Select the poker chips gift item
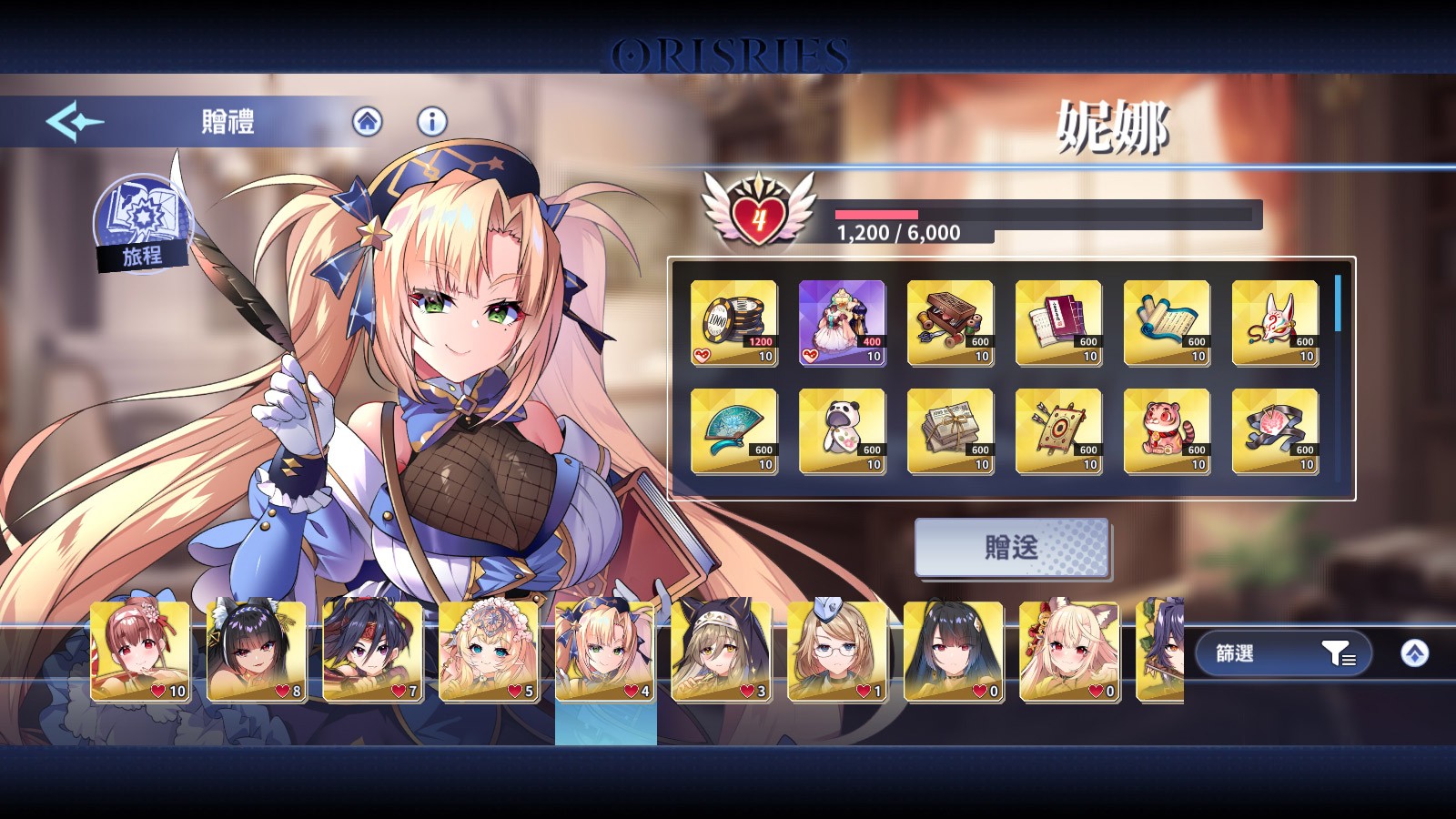This screenshot has width=1456, height=819. [733, 323]
